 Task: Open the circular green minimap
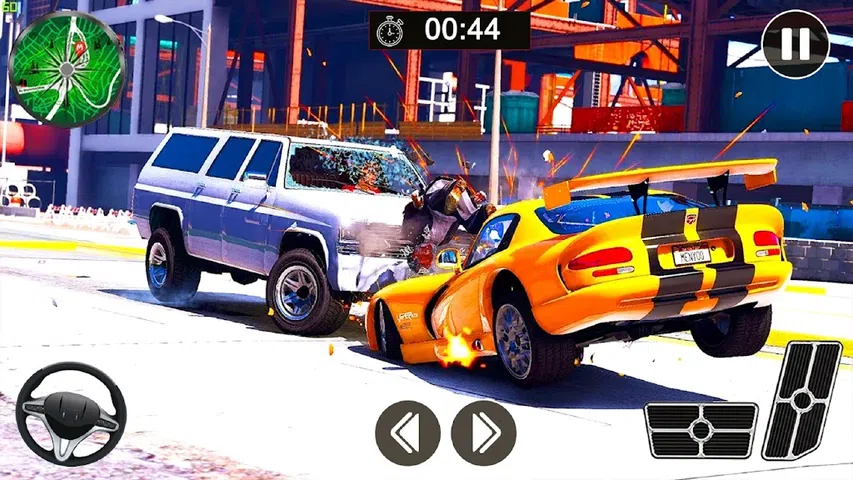click(x=67, y=69)
